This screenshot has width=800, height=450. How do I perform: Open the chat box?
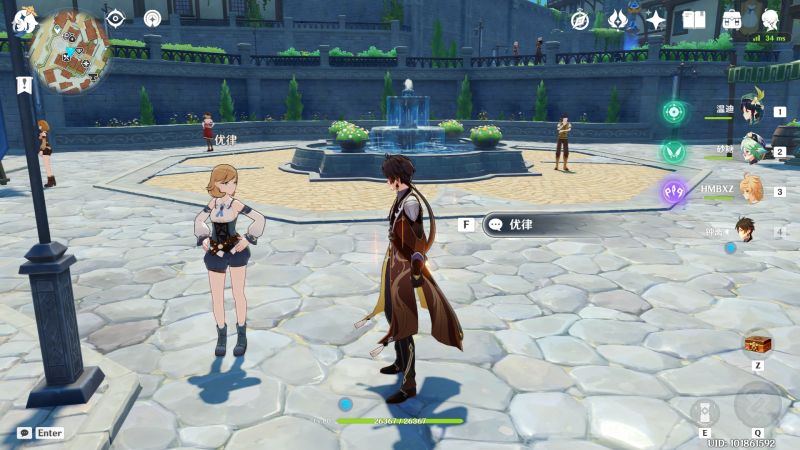tap(24, 433)
